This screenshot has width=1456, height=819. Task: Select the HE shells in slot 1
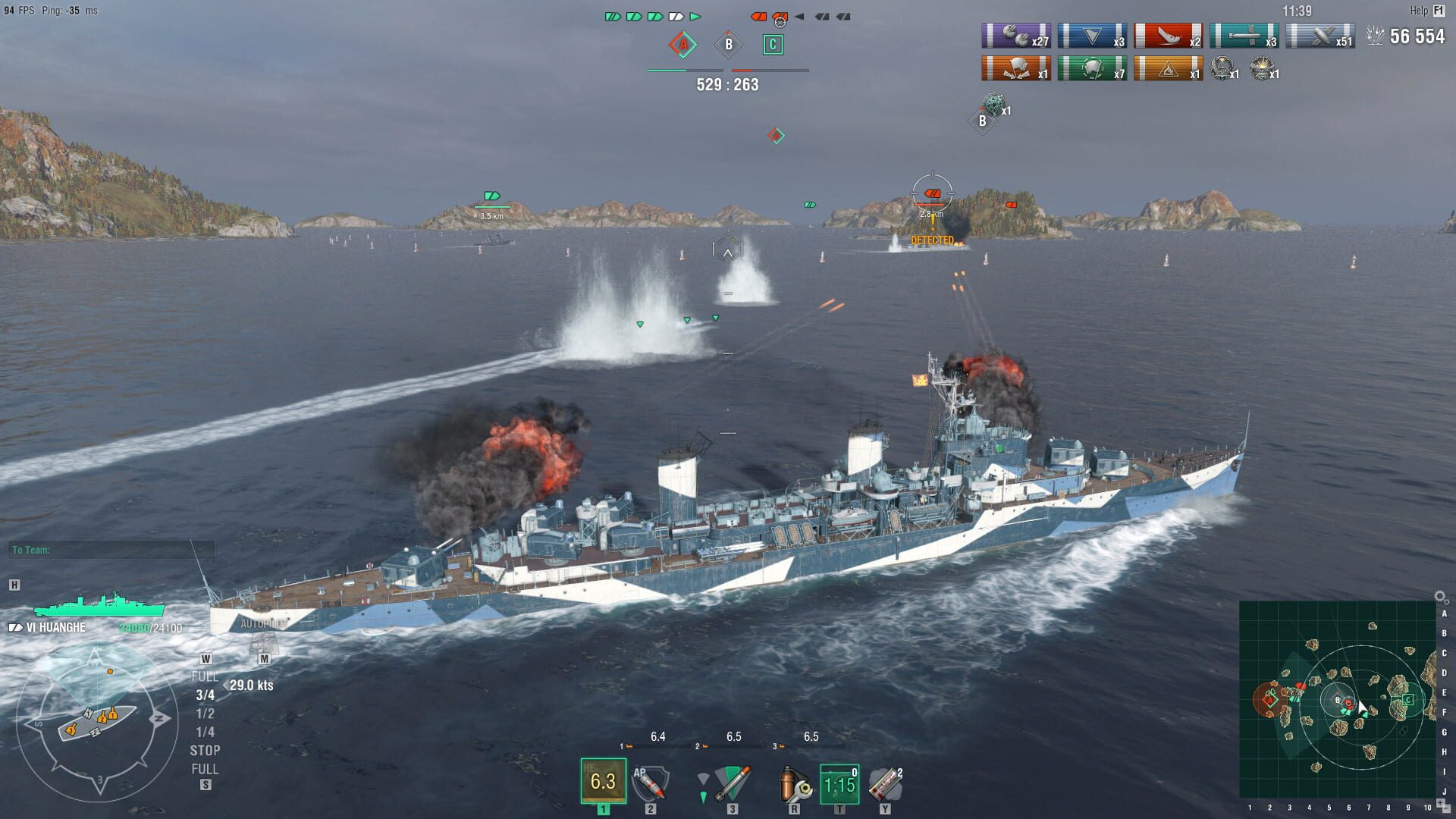click(x=603, y=781)
